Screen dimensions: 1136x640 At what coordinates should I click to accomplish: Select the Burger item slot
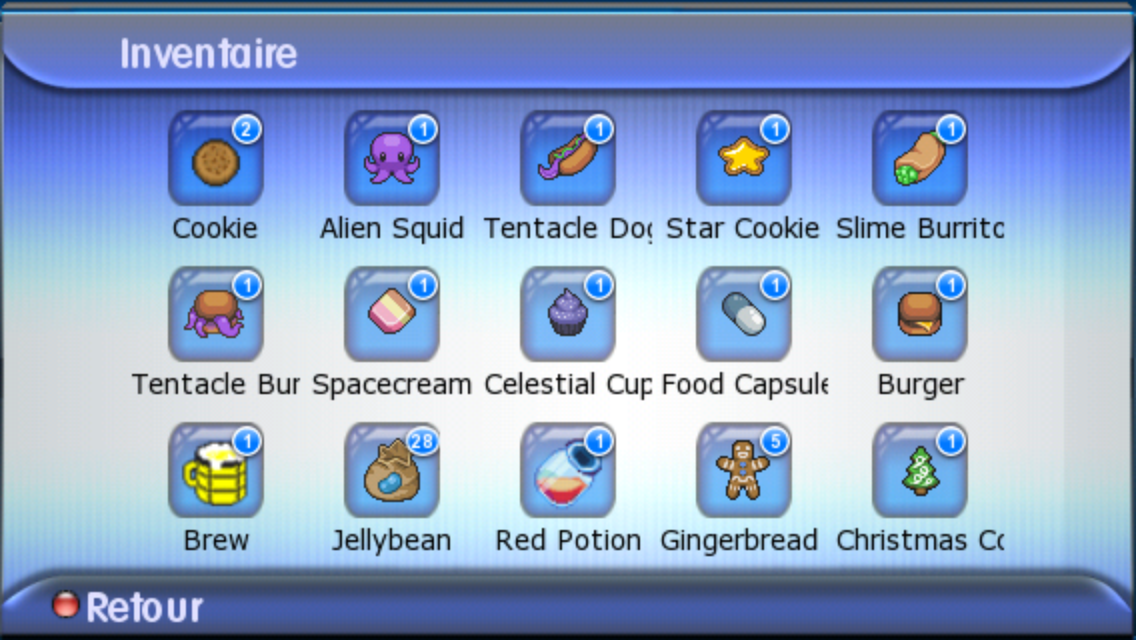pos(919,316)
